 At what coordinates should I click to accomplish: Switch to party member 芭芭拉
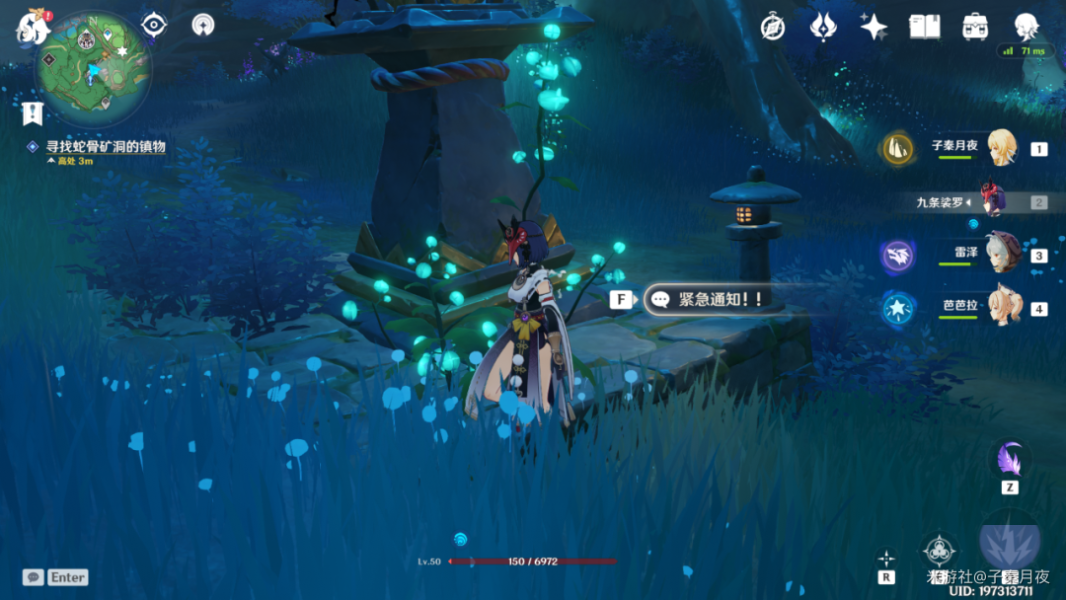[1000, 306]
